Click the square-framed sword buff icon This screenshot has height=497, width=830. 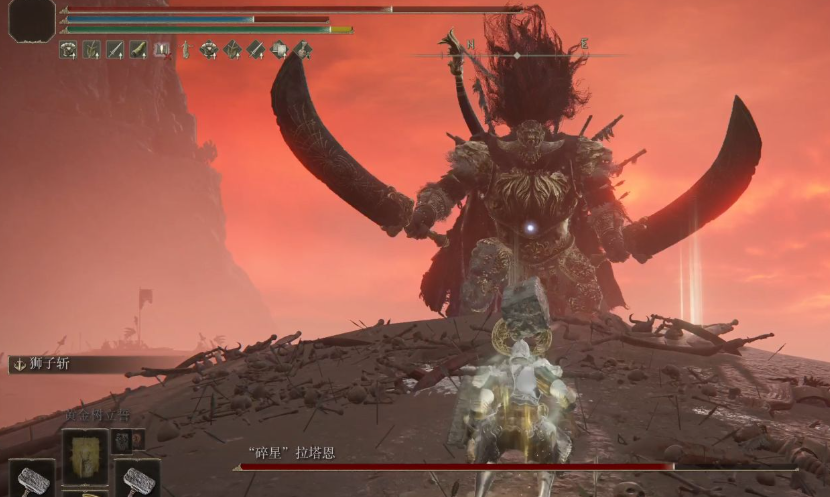[115, 49]
